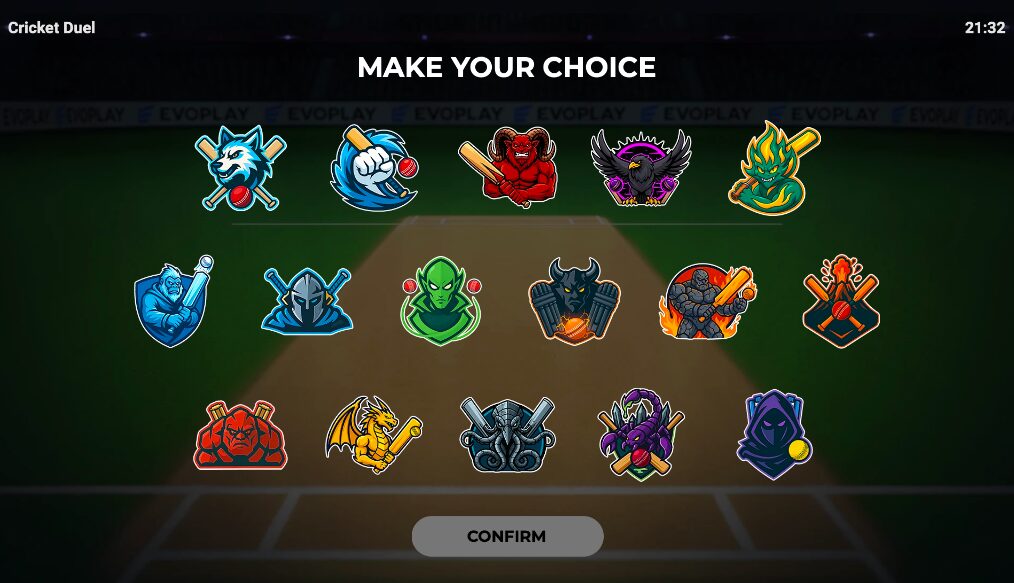Choose the green alien emblem
Image resolution: width=1014 pixels, height=583 pixels.
(441, 300)
